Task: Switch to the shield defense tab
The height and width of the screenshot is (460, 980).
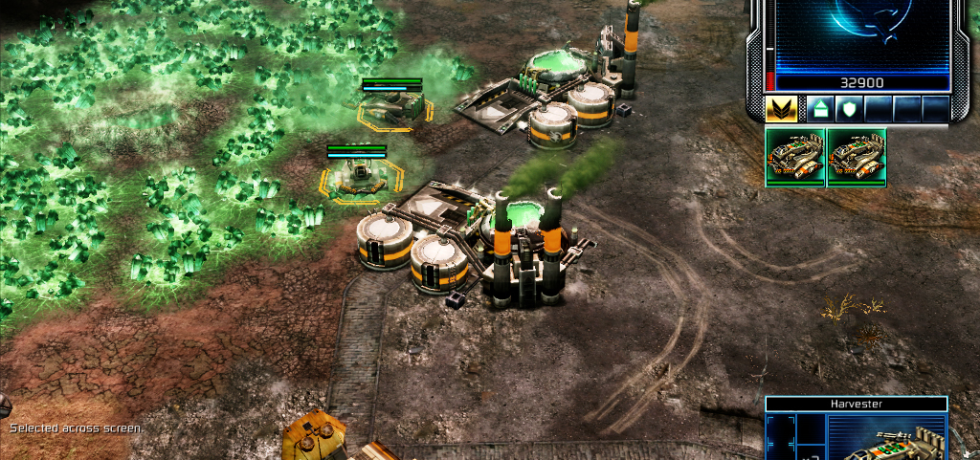Action: point(848,109)
